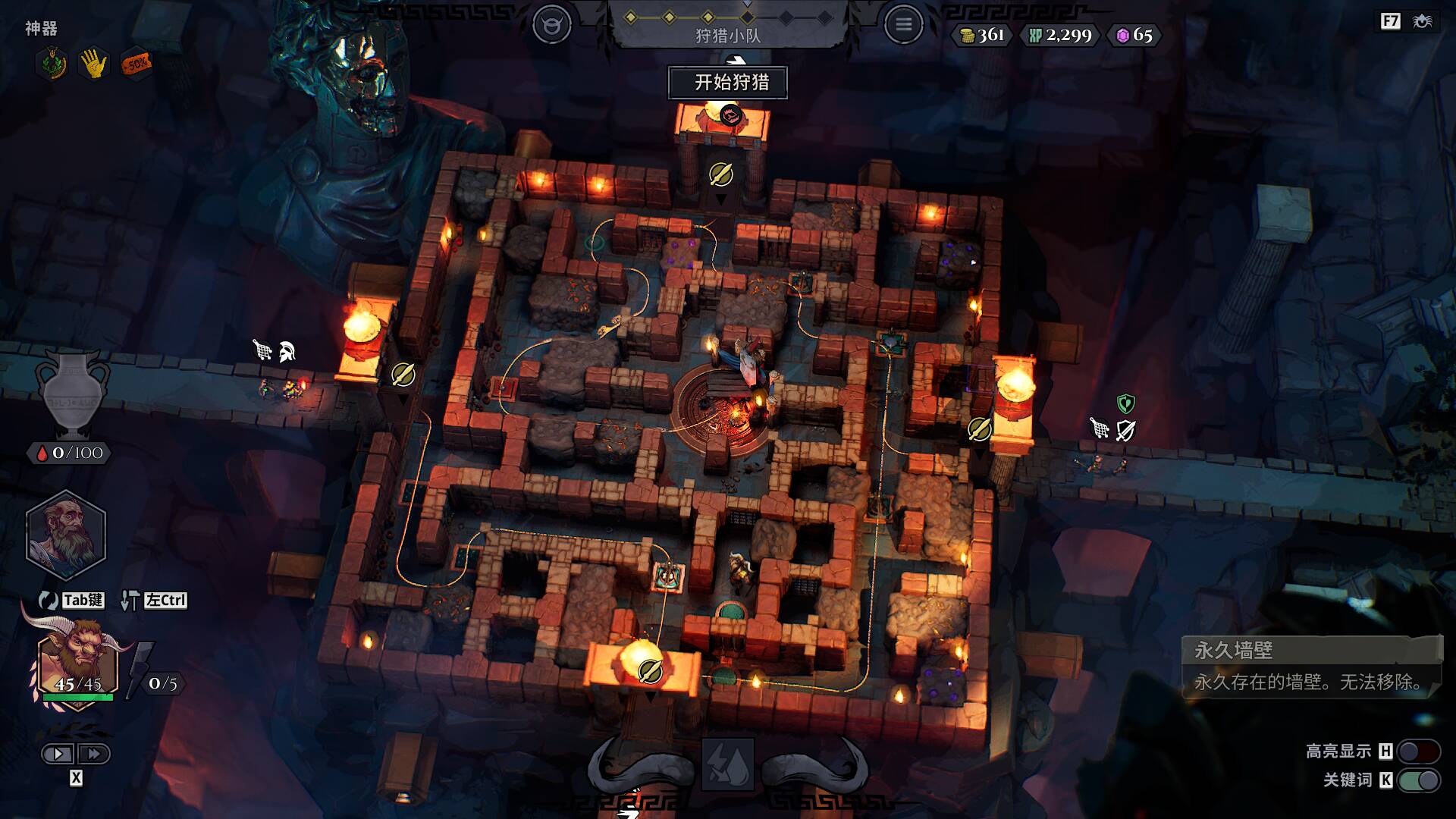The image size is (1456, 819).
Task: Open the hamburger menu button
Action: point(903,25)
